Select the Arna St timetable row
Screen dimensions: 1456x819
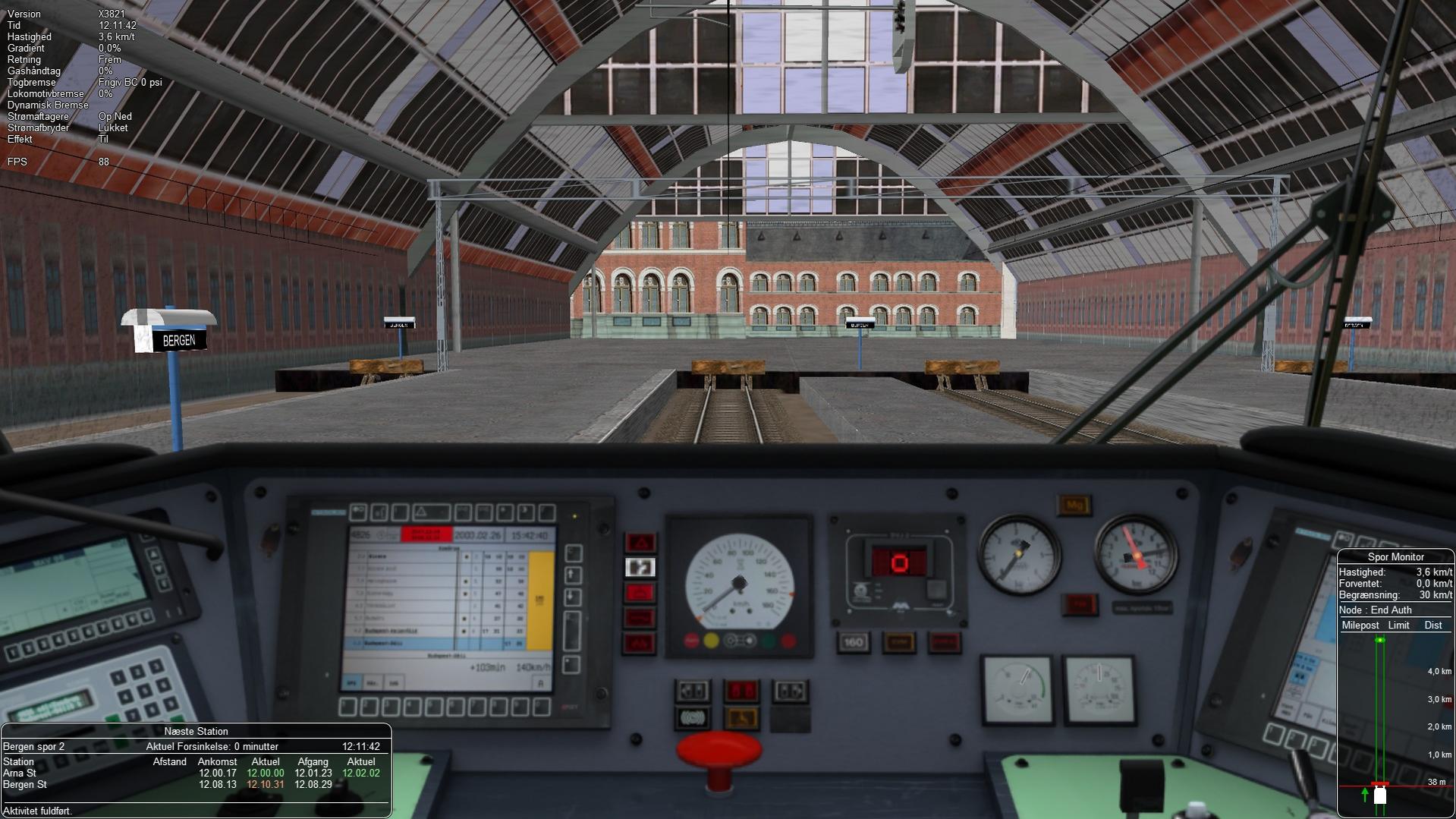(191, 773)
